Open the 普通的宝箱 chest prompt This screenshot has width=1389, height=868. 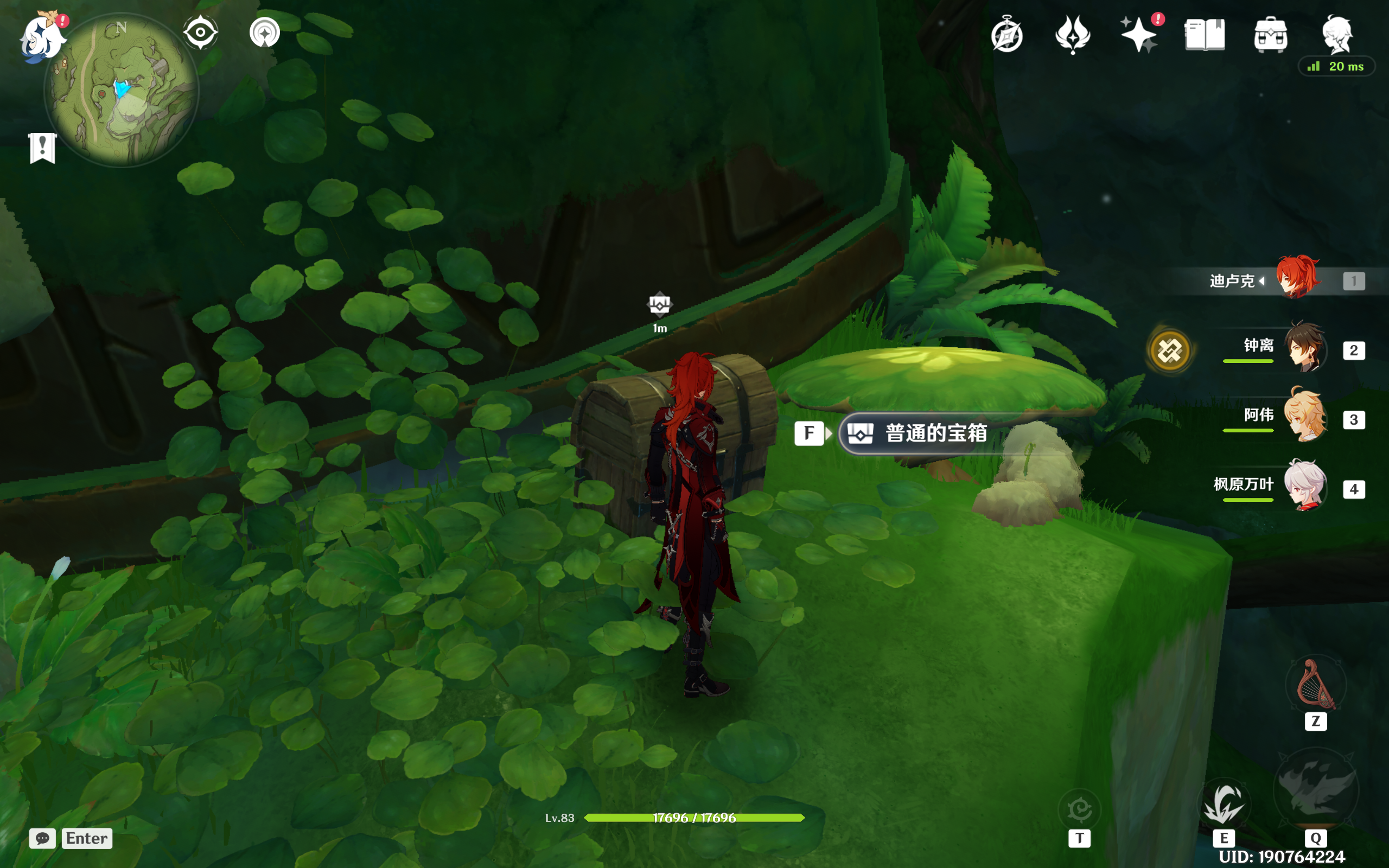935,433
